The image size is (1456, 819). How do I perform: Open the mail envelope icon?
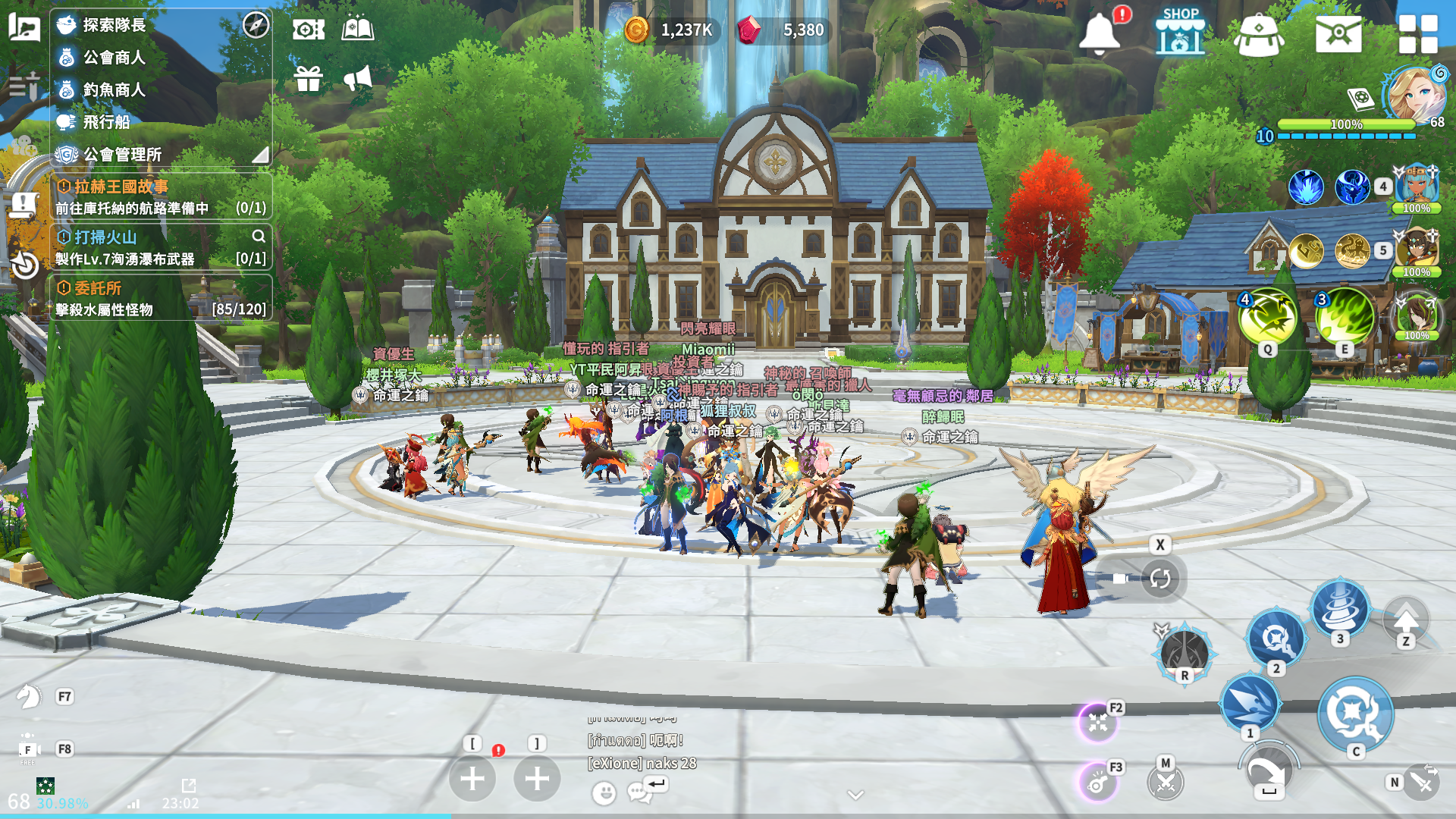coord(1338,34)
